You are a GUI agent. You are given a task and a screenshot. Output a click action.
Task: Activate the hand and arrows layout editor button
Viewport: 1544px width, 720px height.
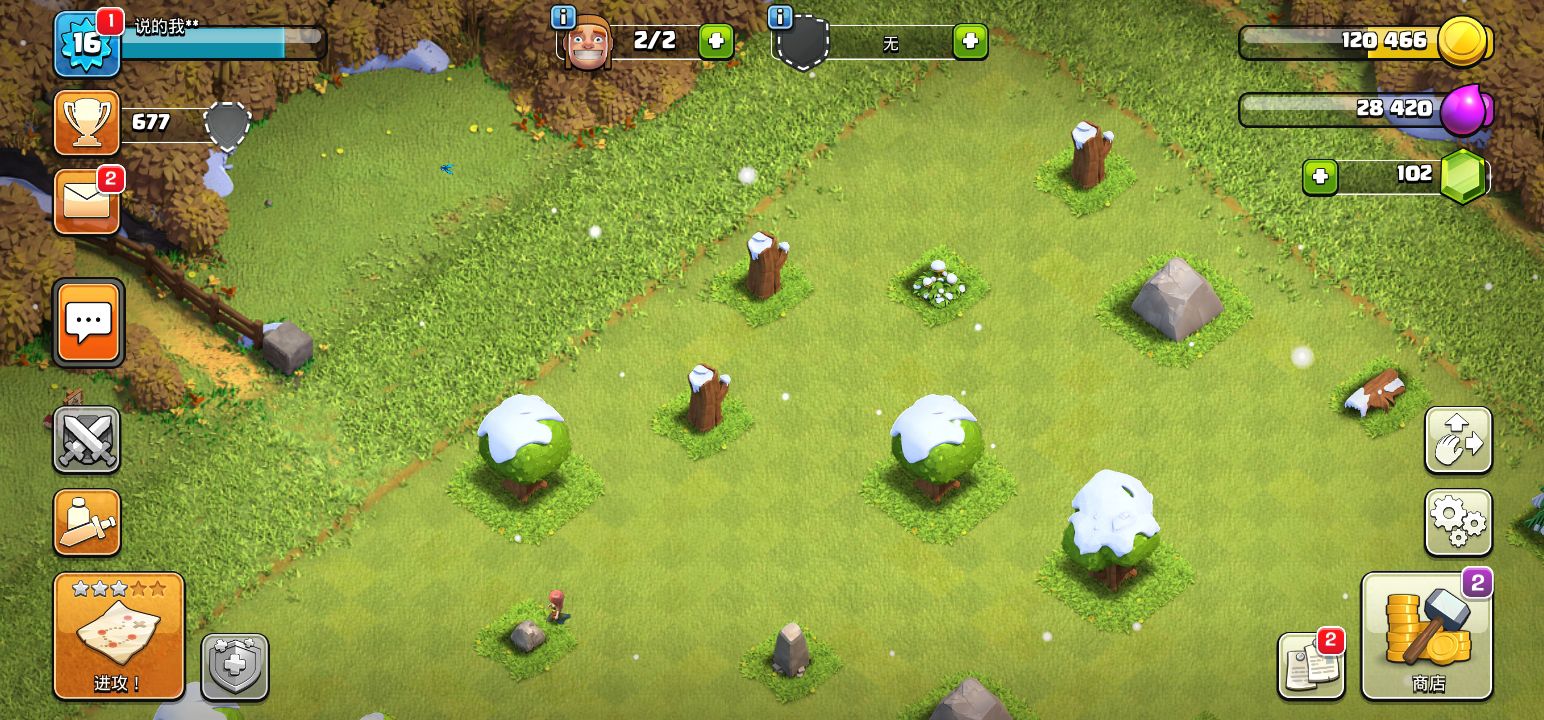tap(1458, 440)
